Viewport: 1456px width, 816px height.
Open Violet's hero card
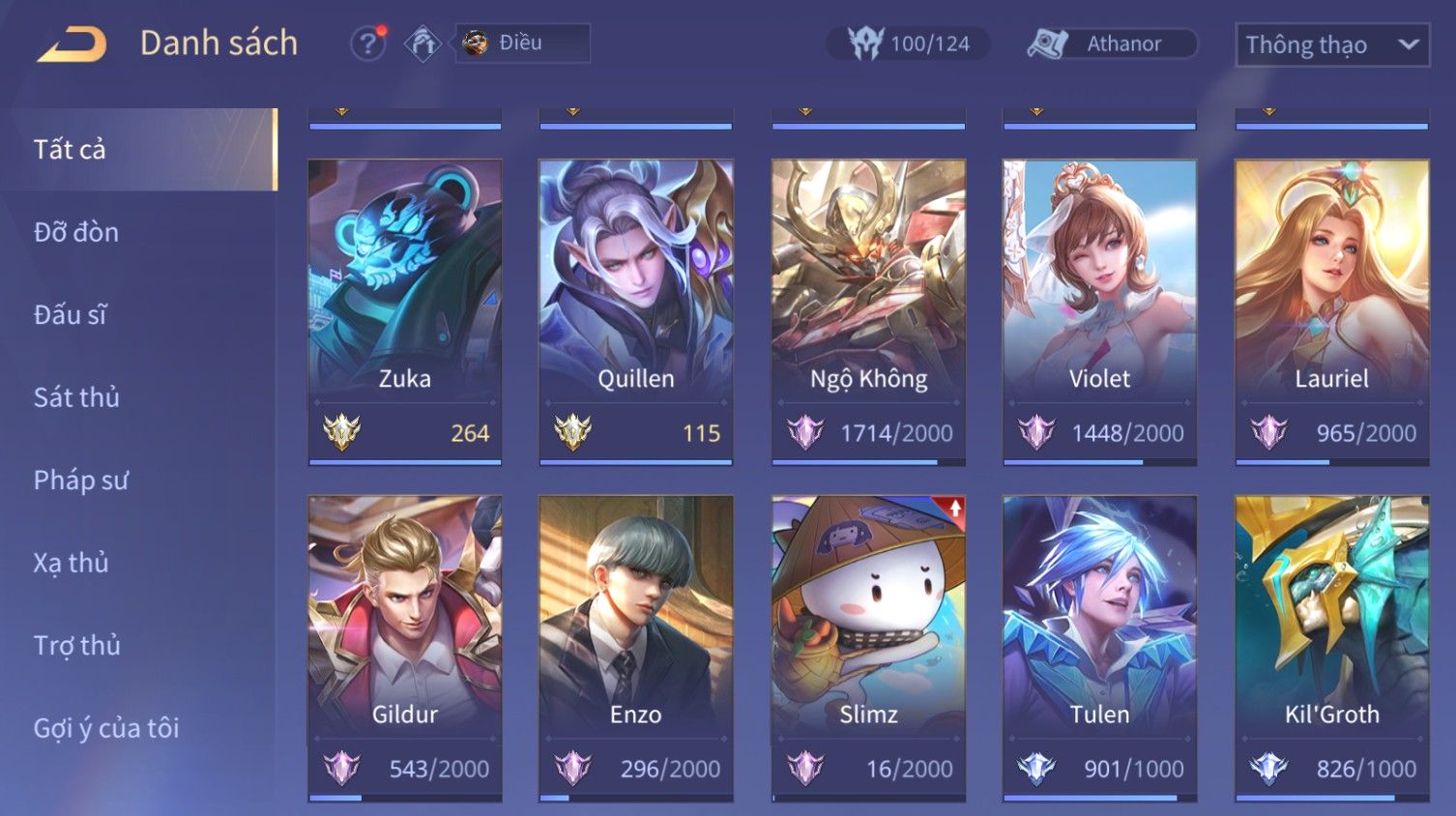(x=1099, y=309)
